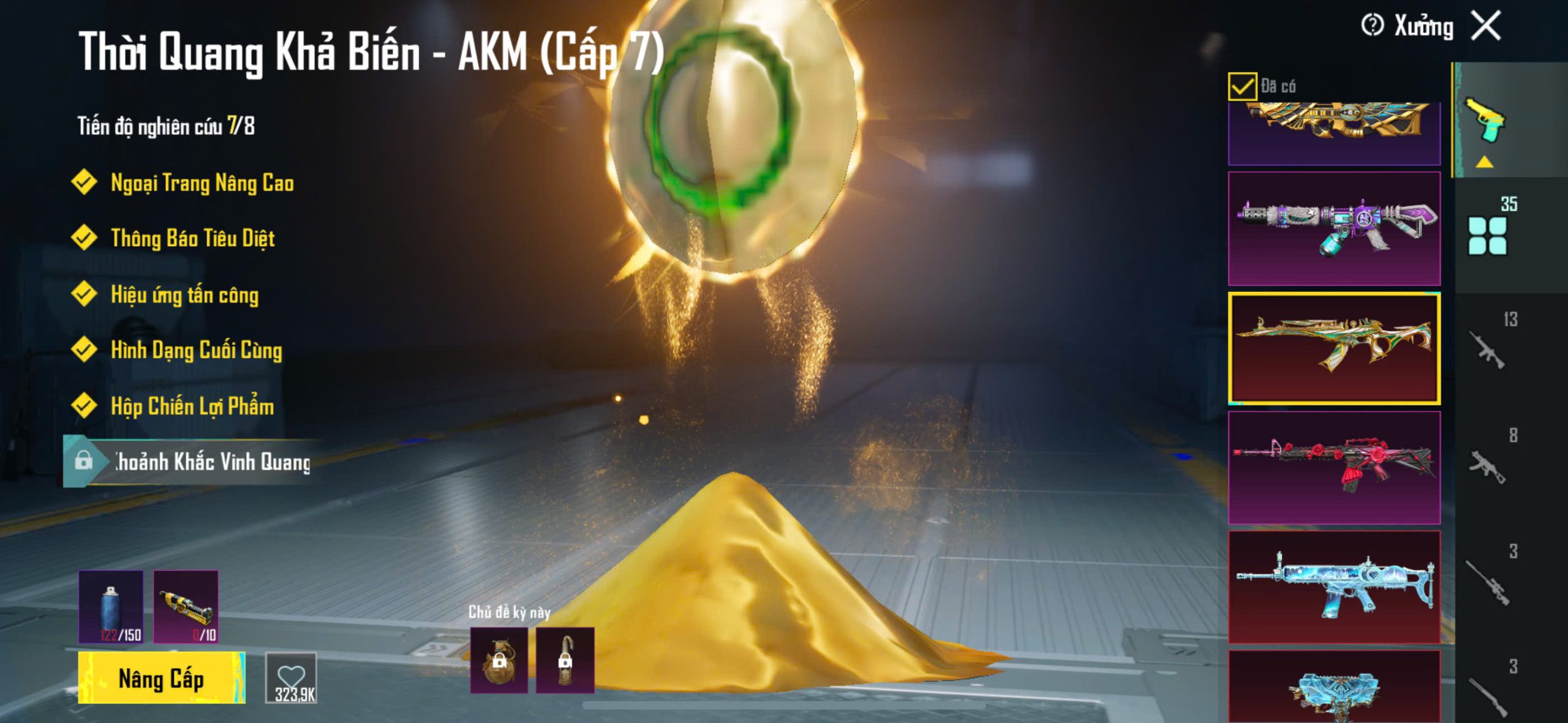View the Hiệu ứng tấn công stage

pos(184,294)
